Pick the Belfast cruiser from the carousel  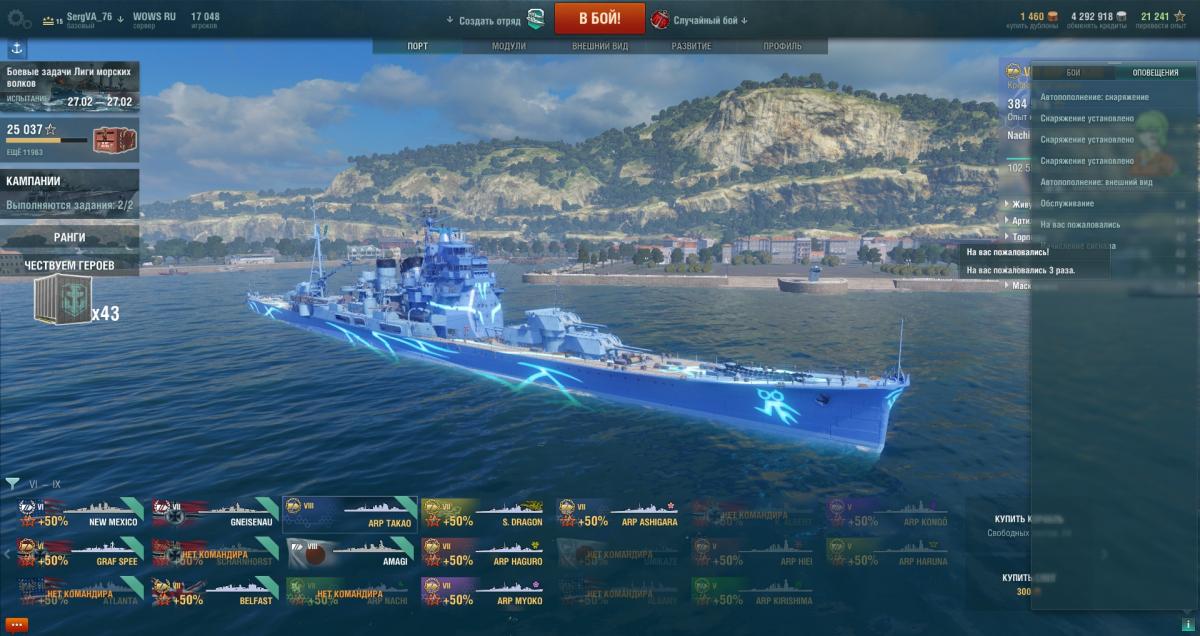[214, 592]
